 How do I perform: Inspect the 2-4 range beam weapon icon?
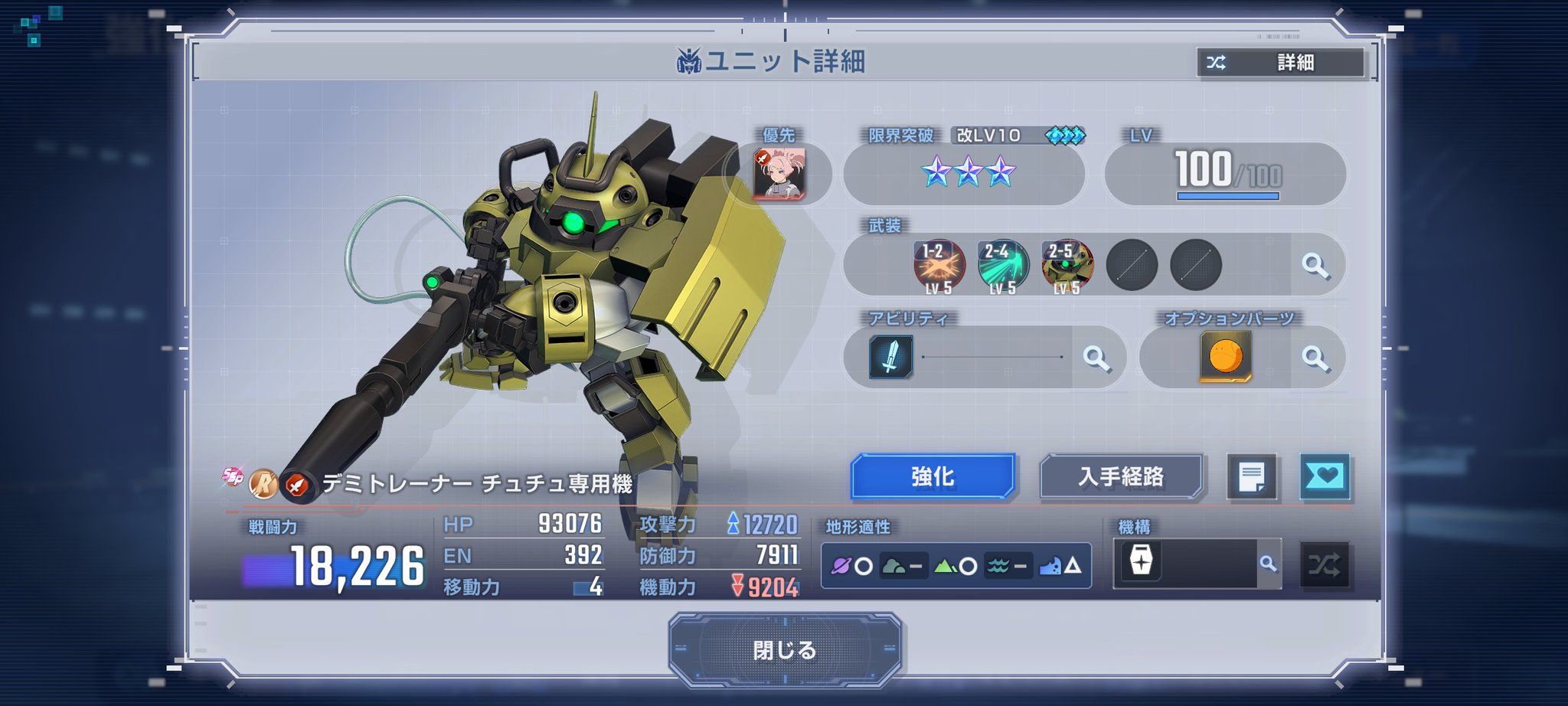[x=1003, y=266]
